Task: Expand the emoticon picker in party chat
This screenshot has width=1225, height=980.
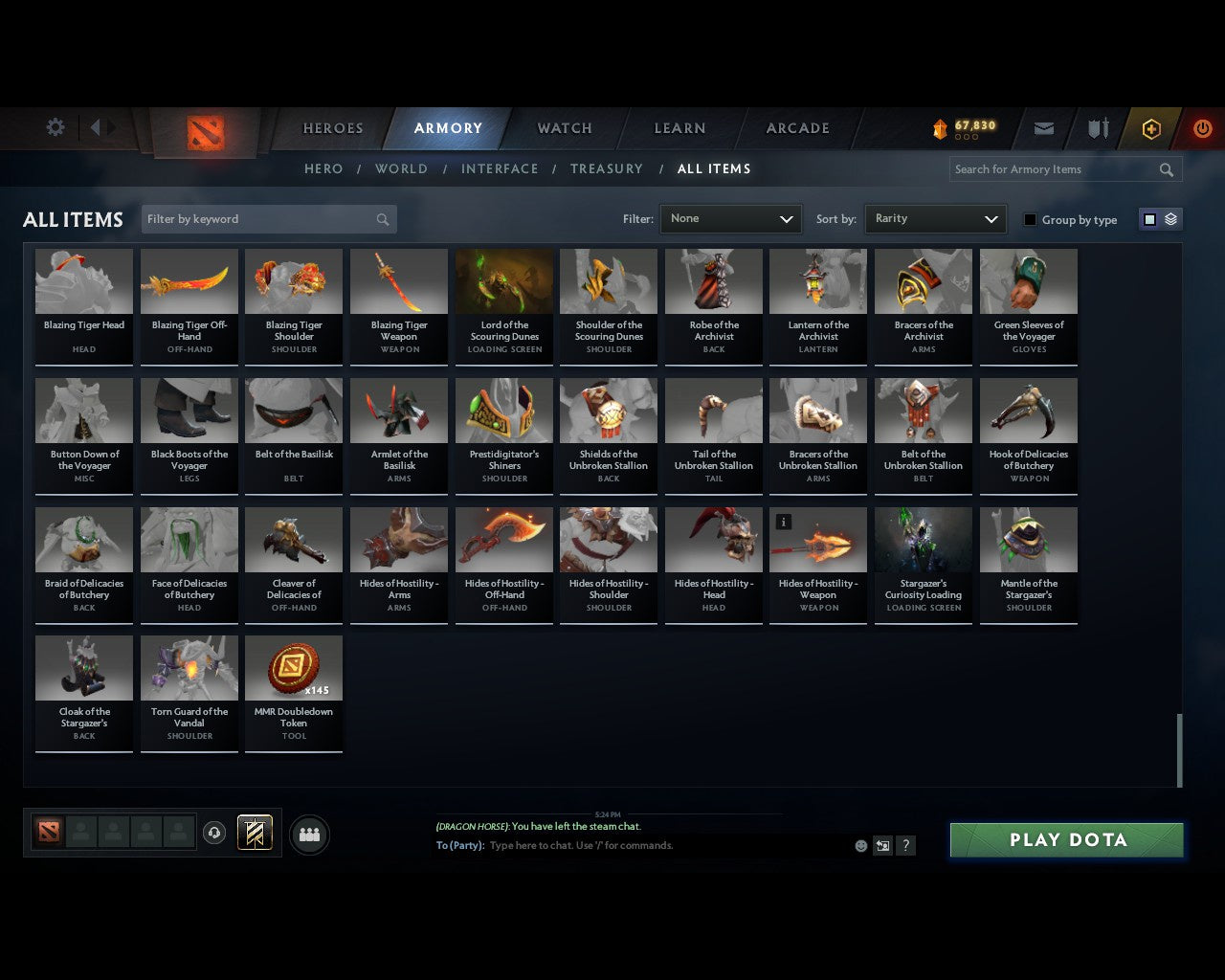Action: (x=860, y=846)
